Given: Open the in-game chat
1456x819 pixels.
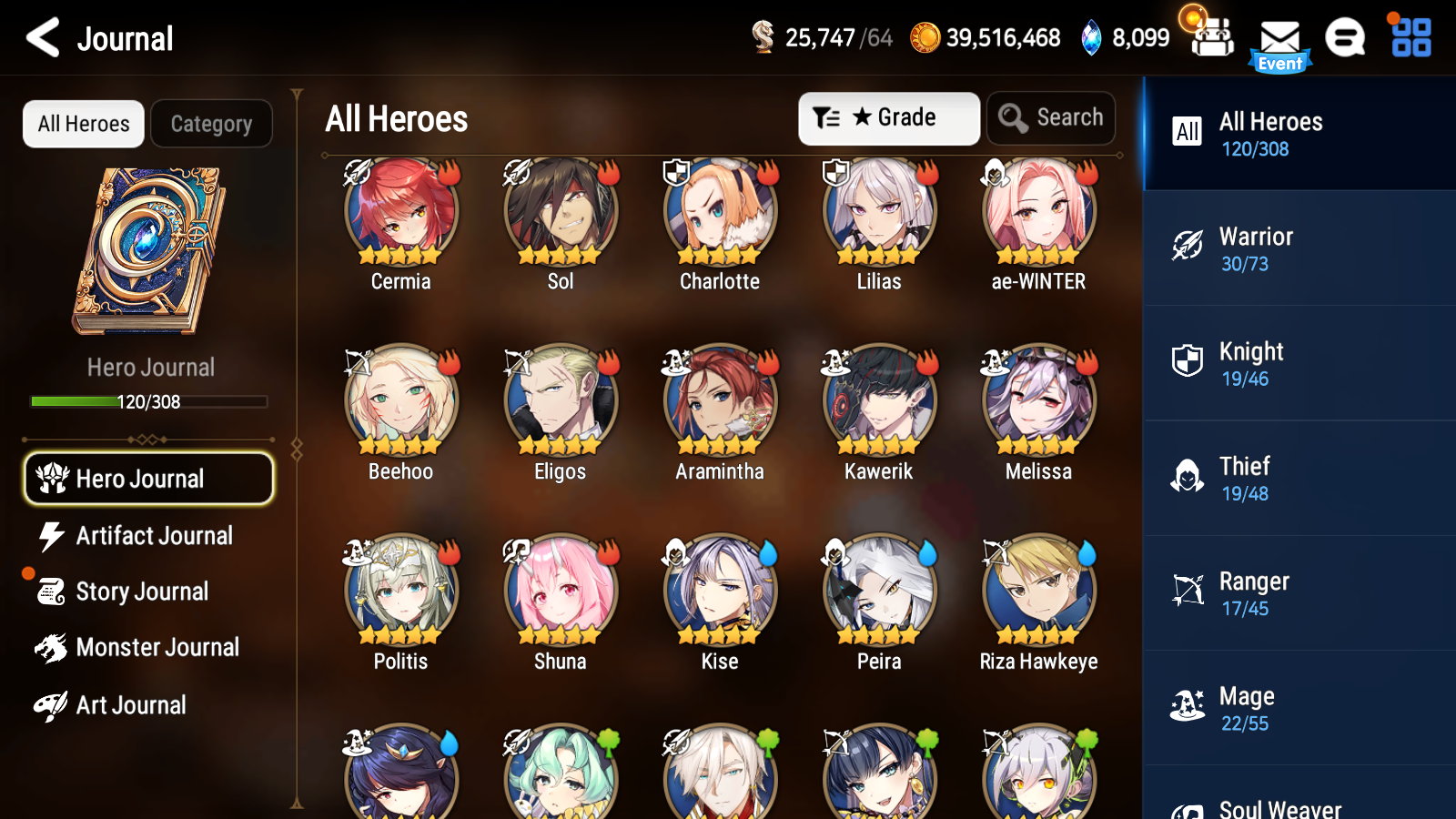Looking at the screenshot, I should [1345, 38].
